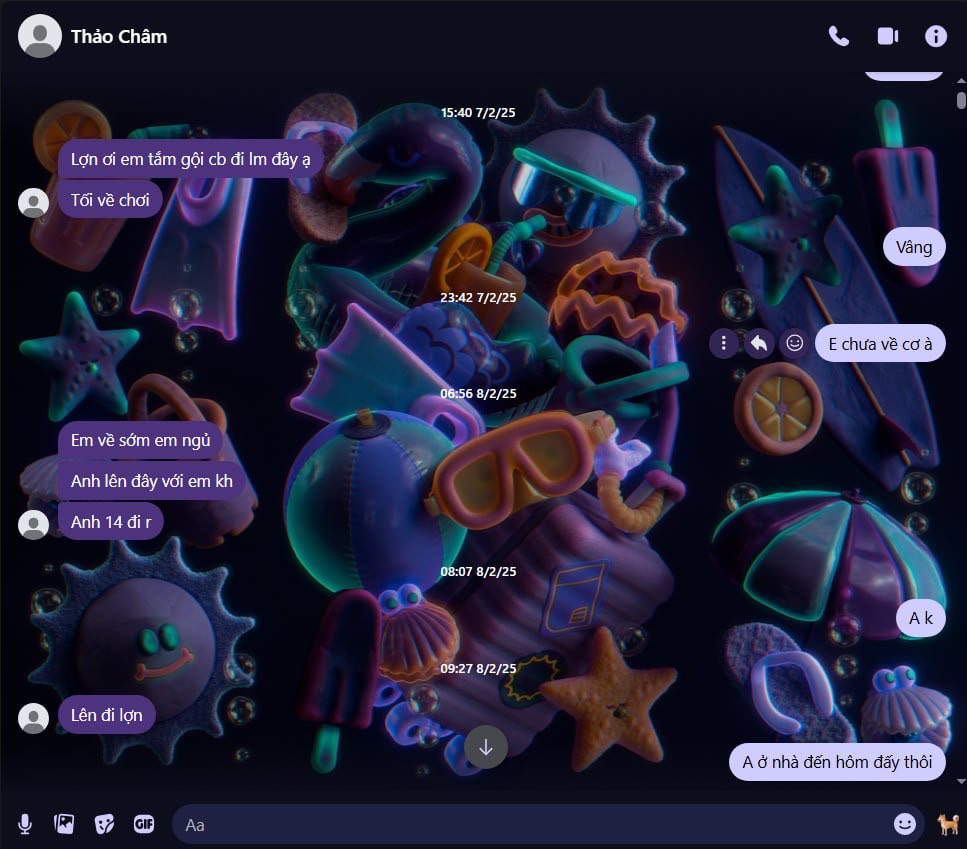Open the GIF picker

click(144, 824)
